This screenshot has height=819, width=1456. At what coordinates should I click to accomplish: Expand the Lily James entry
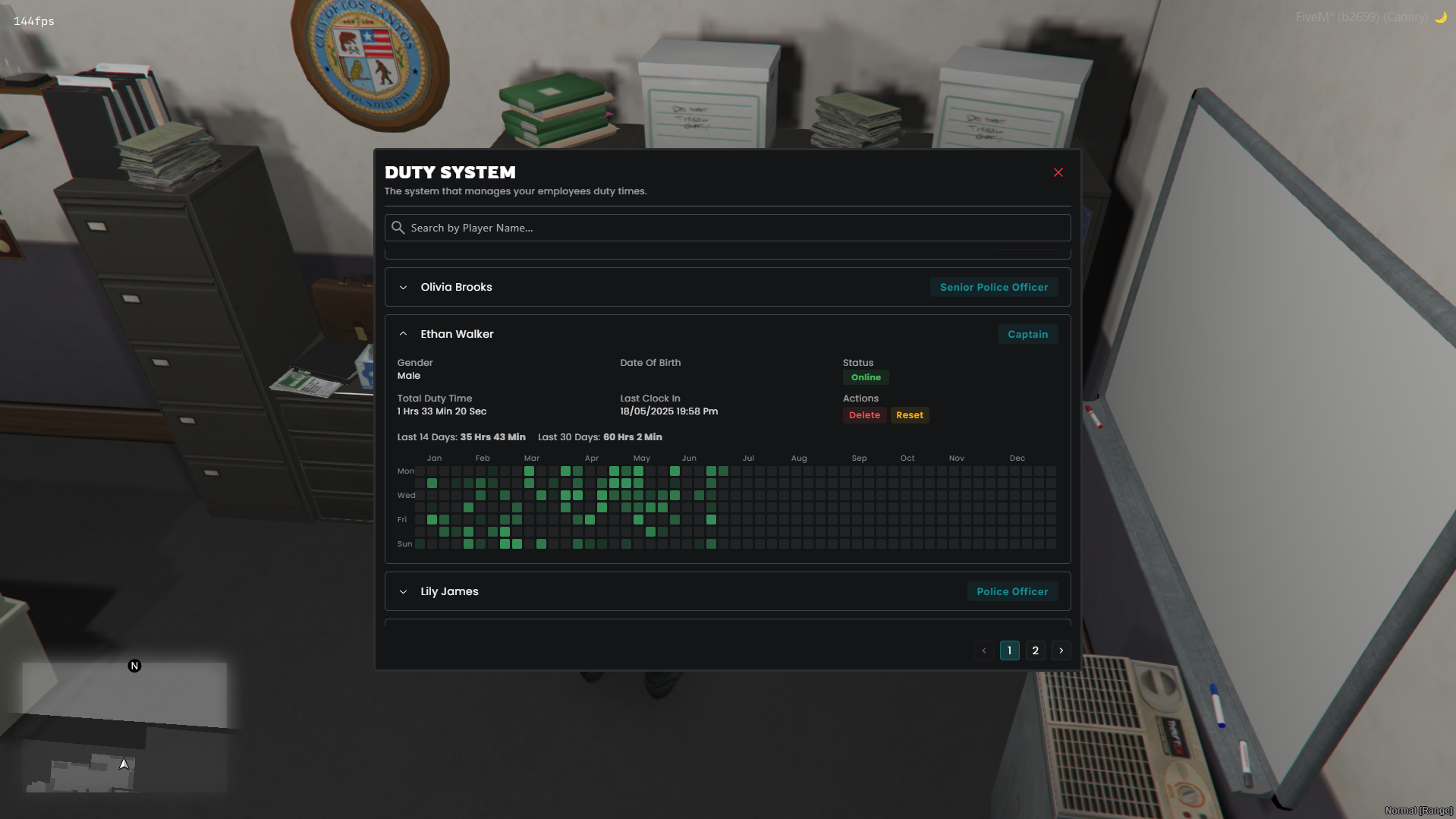(x=403, y=591)
